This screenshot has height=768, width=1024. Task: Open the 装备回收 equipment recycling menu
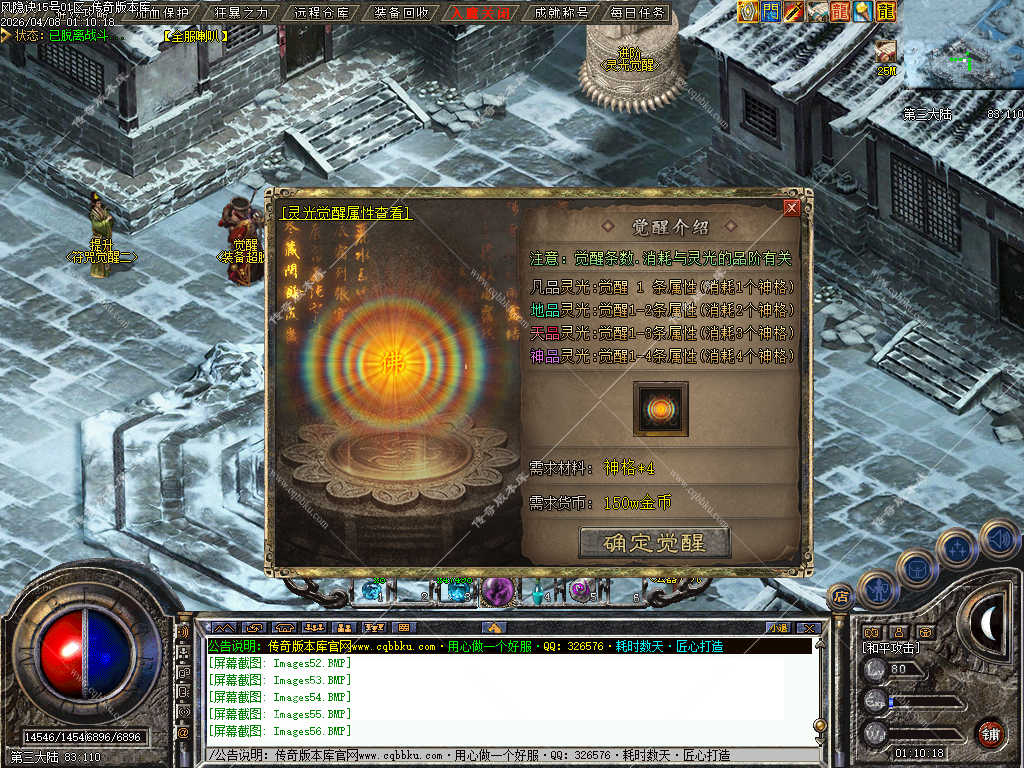point(402,13)
